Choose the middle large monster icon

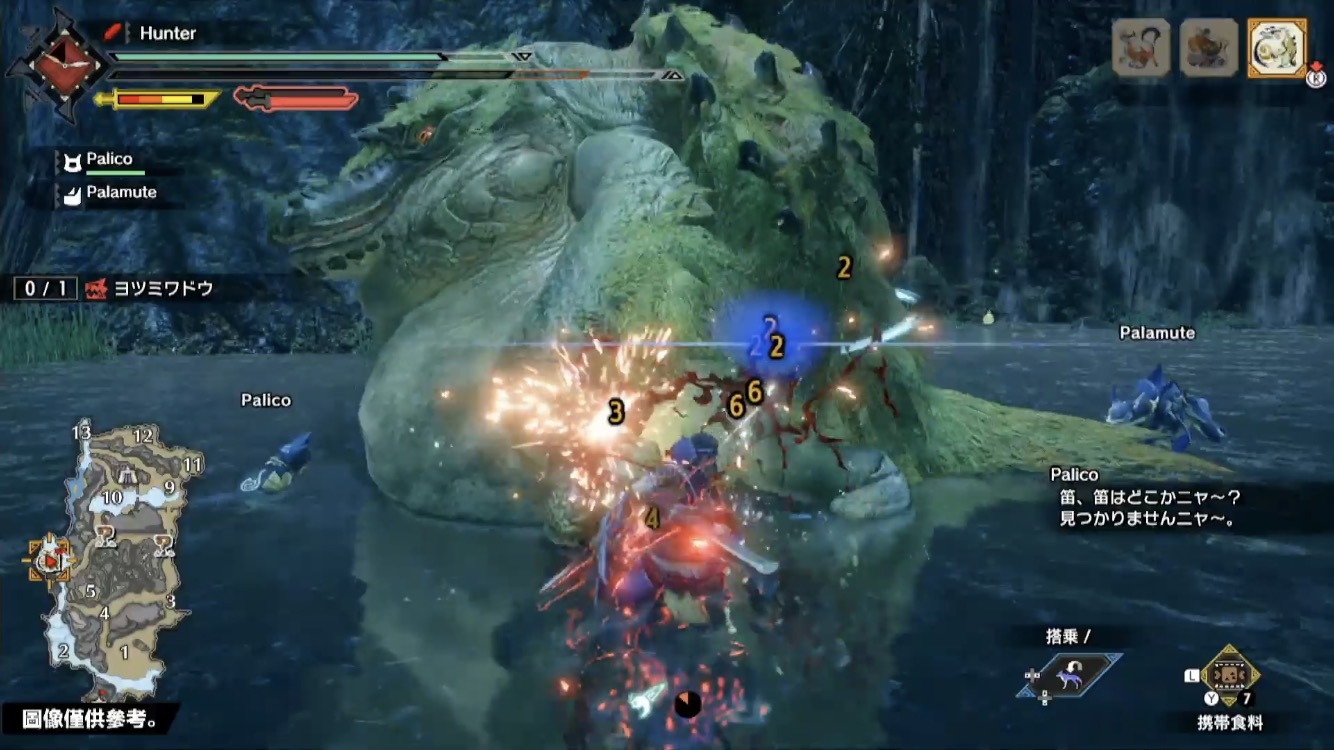(1208, 47)
